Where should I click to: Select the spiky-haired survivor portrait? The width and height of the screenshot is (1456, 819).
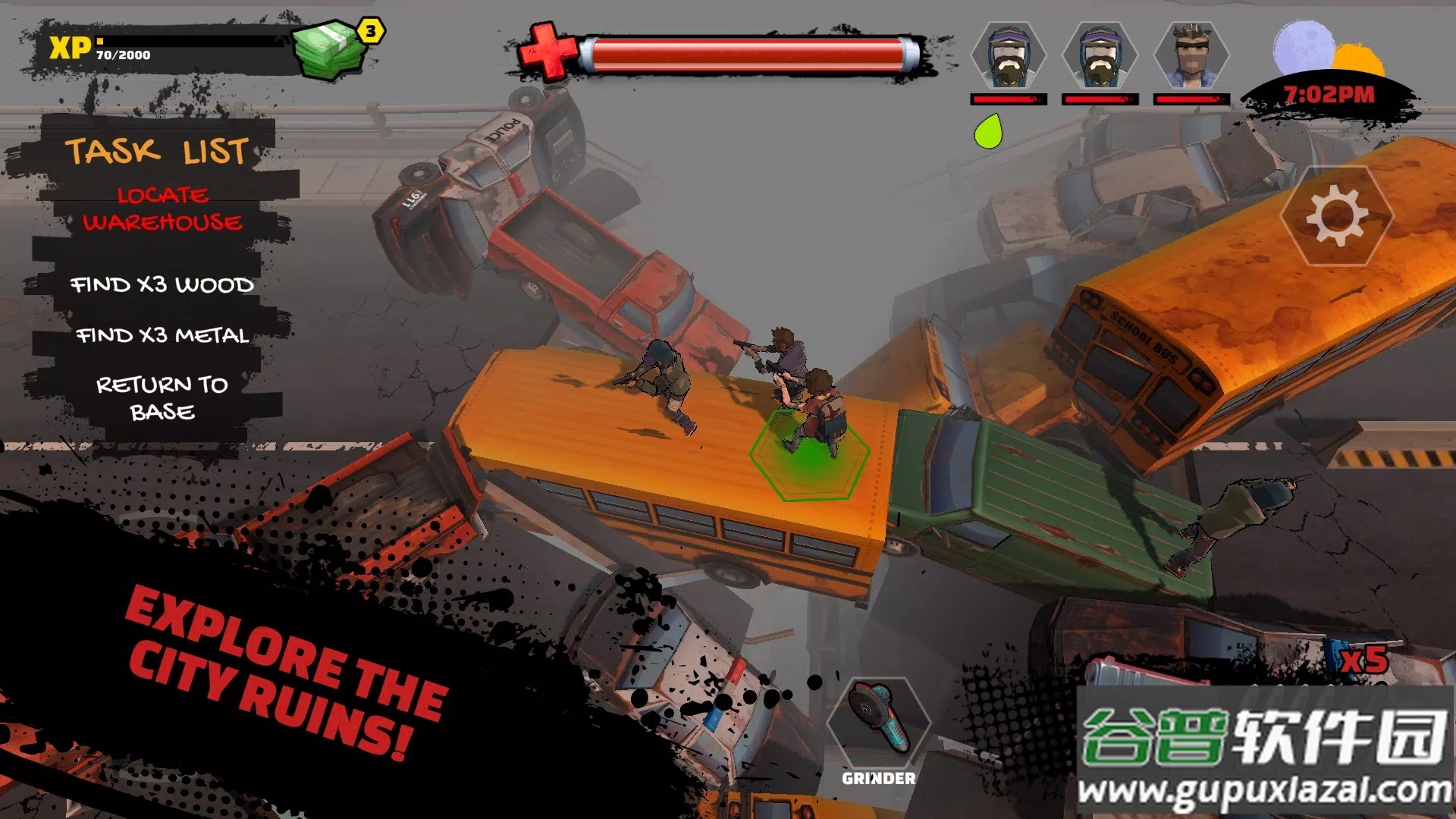(x=1191, y=57)
